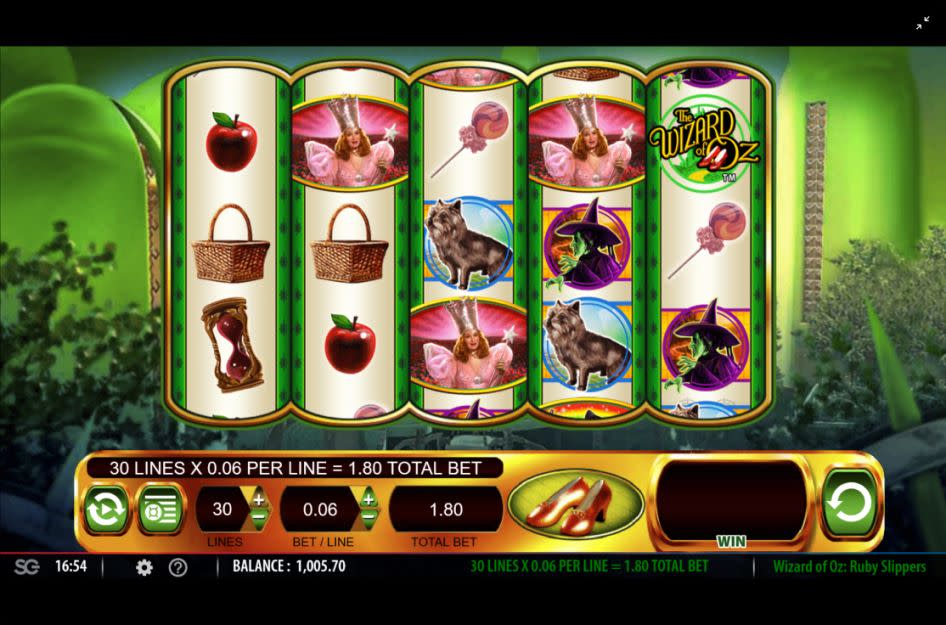Open help with the question mark icon
Image resolution: width=946 pixels, height=625 pixels.
[178, 567]
